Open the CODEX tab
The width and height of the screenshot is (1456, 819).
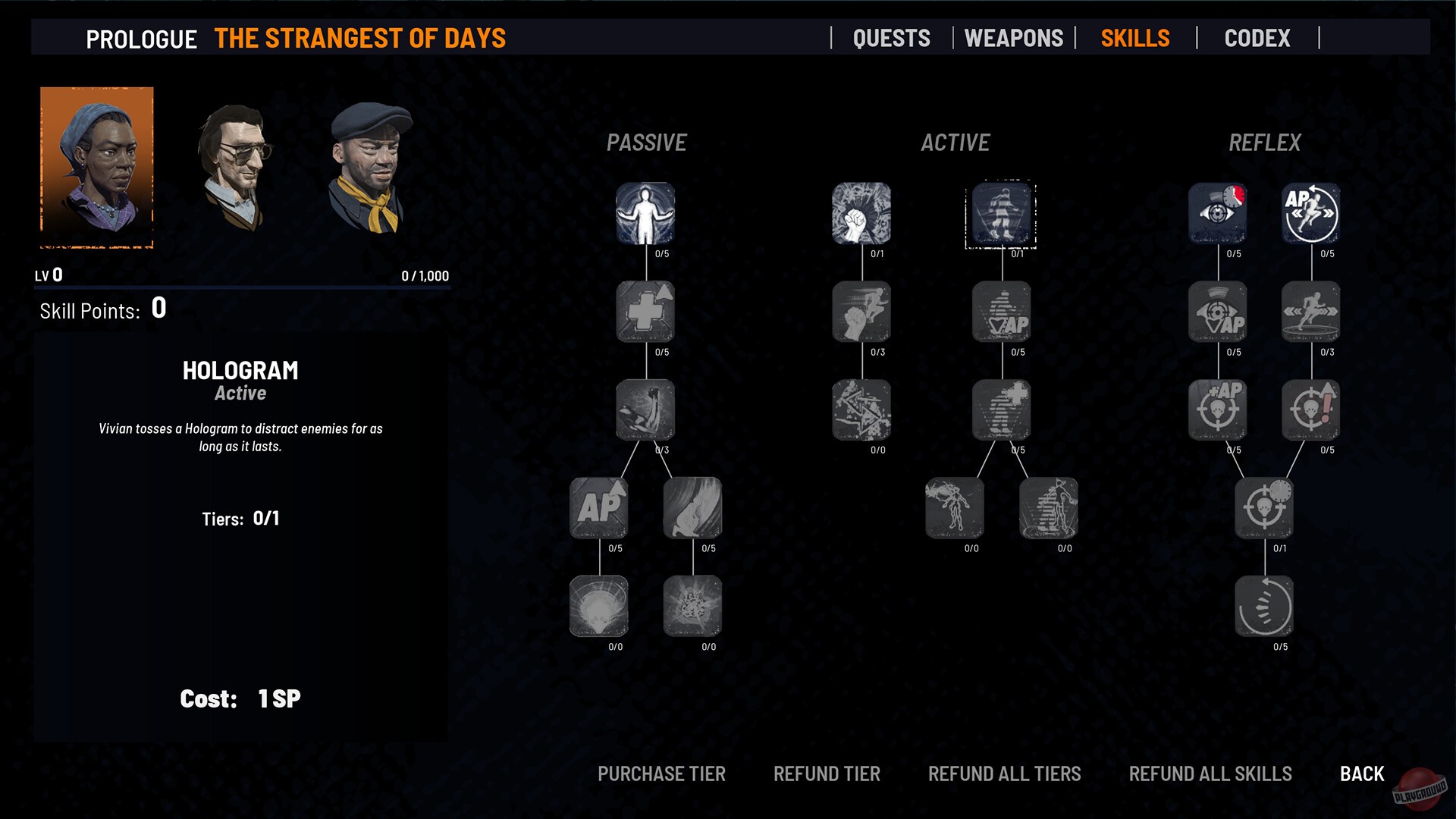pyautogui.click(x=1257, y=38)
